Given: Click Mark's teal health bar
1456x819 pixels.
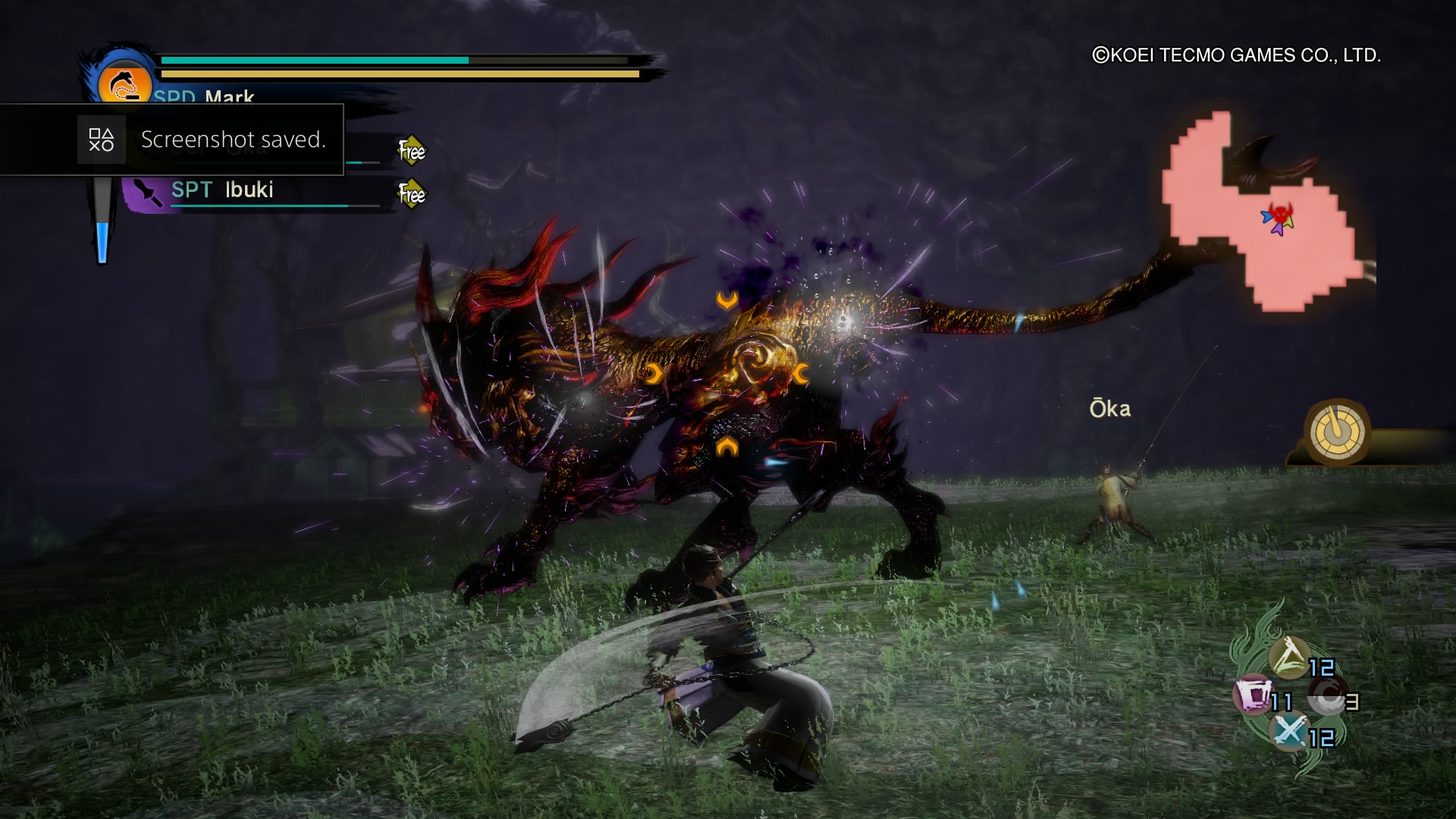Looking at the screenshot, I should point(315,58).
